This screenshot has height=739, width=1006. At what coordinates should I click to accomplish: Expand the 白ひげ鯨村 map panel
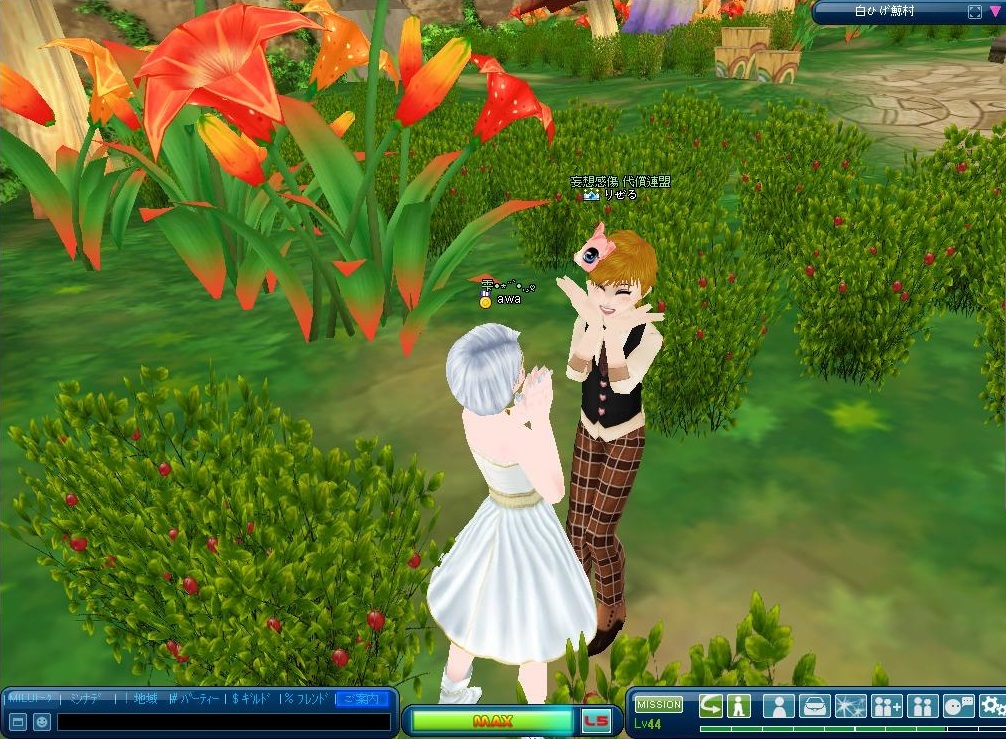point(975,12)
